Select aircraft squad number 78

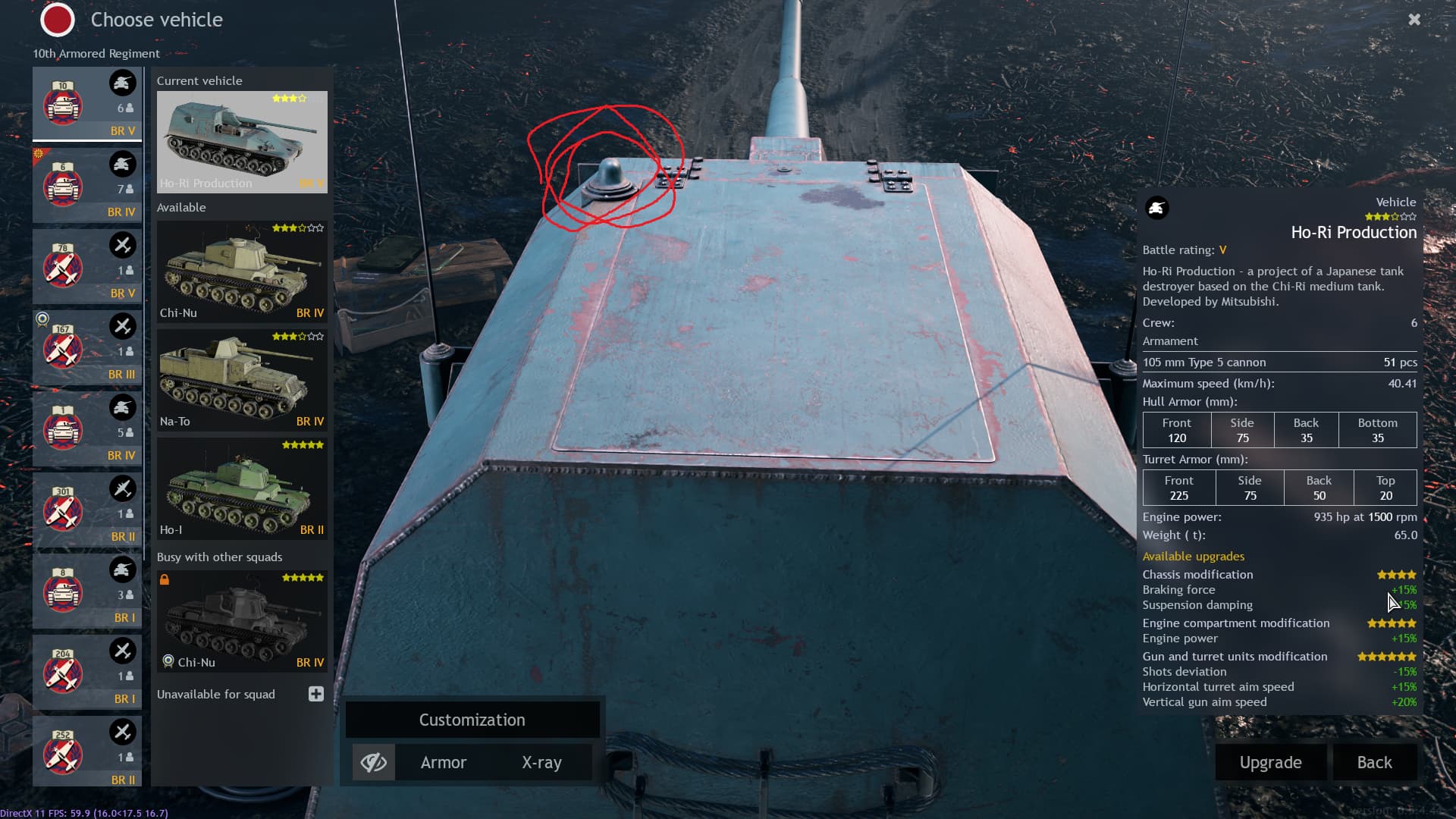point(87,266)
